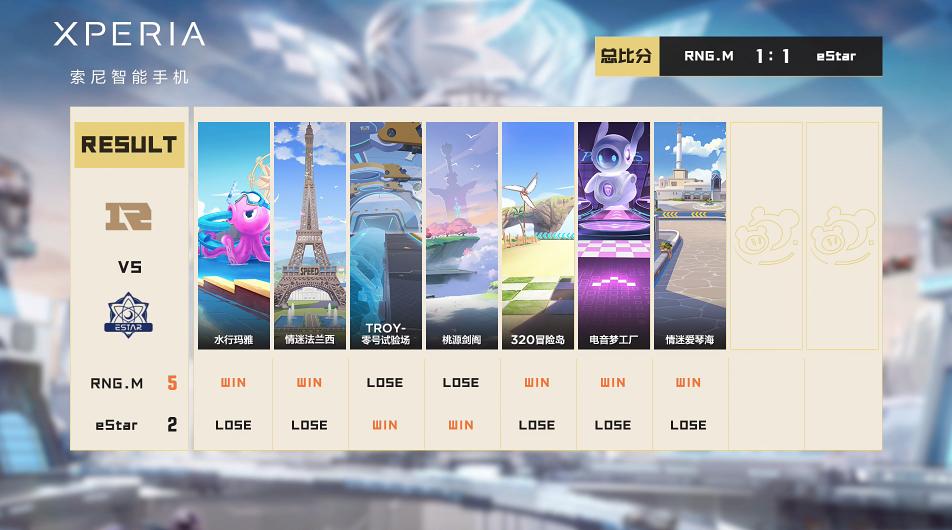Image resolution: width=952 pixels, height=530 pixels.
Task: Choose the 电音梦工厂 robot map card
Action: pyautogui.click(x=613, y=235)
